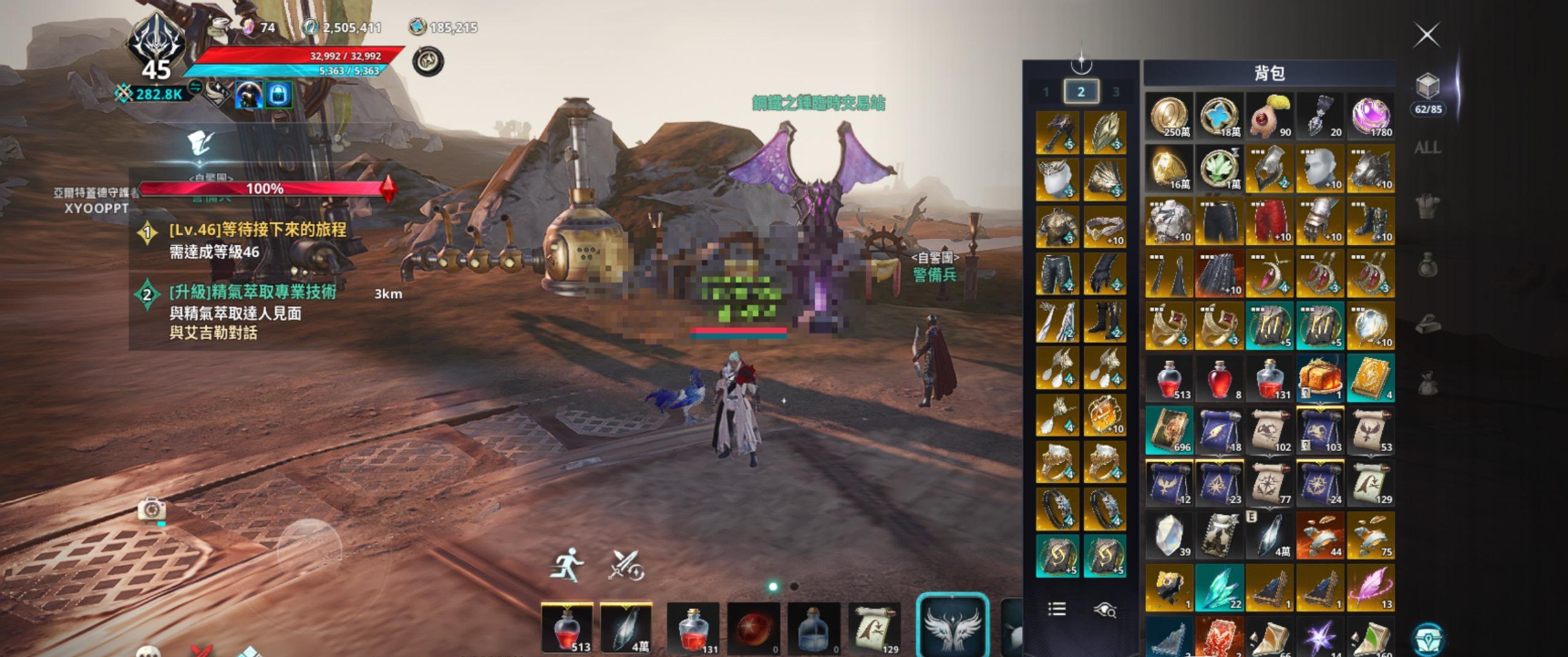The width and height of the screenshot is (1568, 657).
Task: Select the purple orb item with count 1780
Action: tap(1370, 116)
